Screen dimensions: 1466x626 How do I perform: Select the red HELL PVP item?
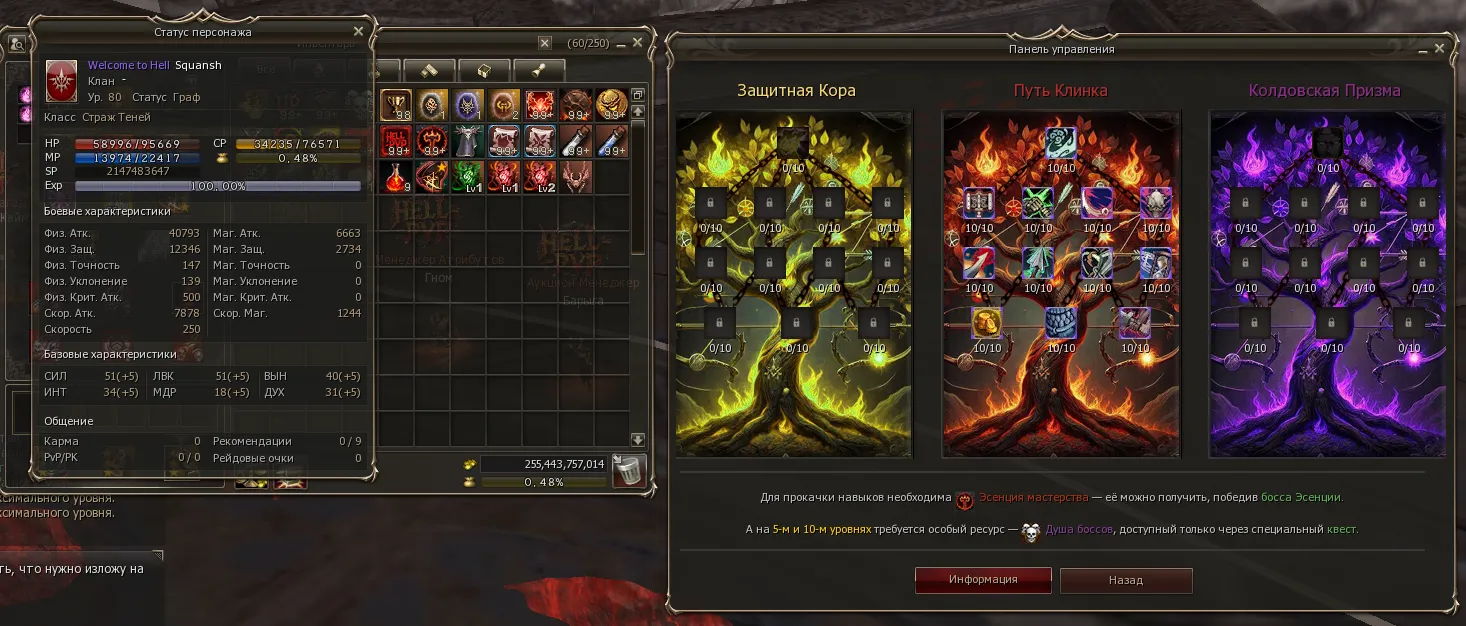click(396, 141)
